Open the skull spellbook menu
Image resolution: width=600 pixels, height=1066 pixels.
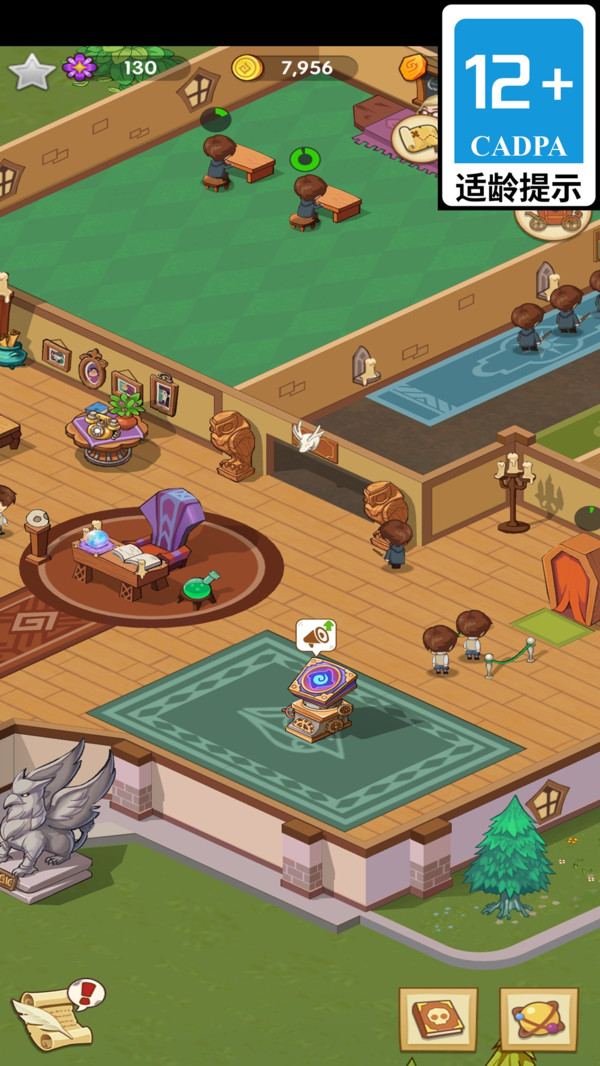tap(438, 1020)
